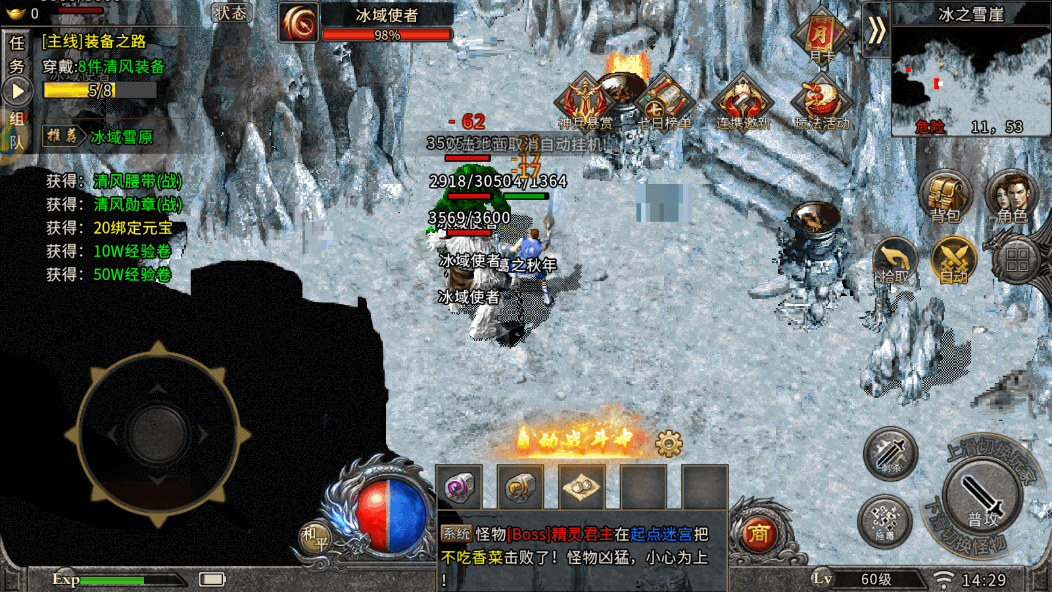Use the gold spiral scroll slot
Viewport: 1052px width, 592px height.
click(520, 488)
